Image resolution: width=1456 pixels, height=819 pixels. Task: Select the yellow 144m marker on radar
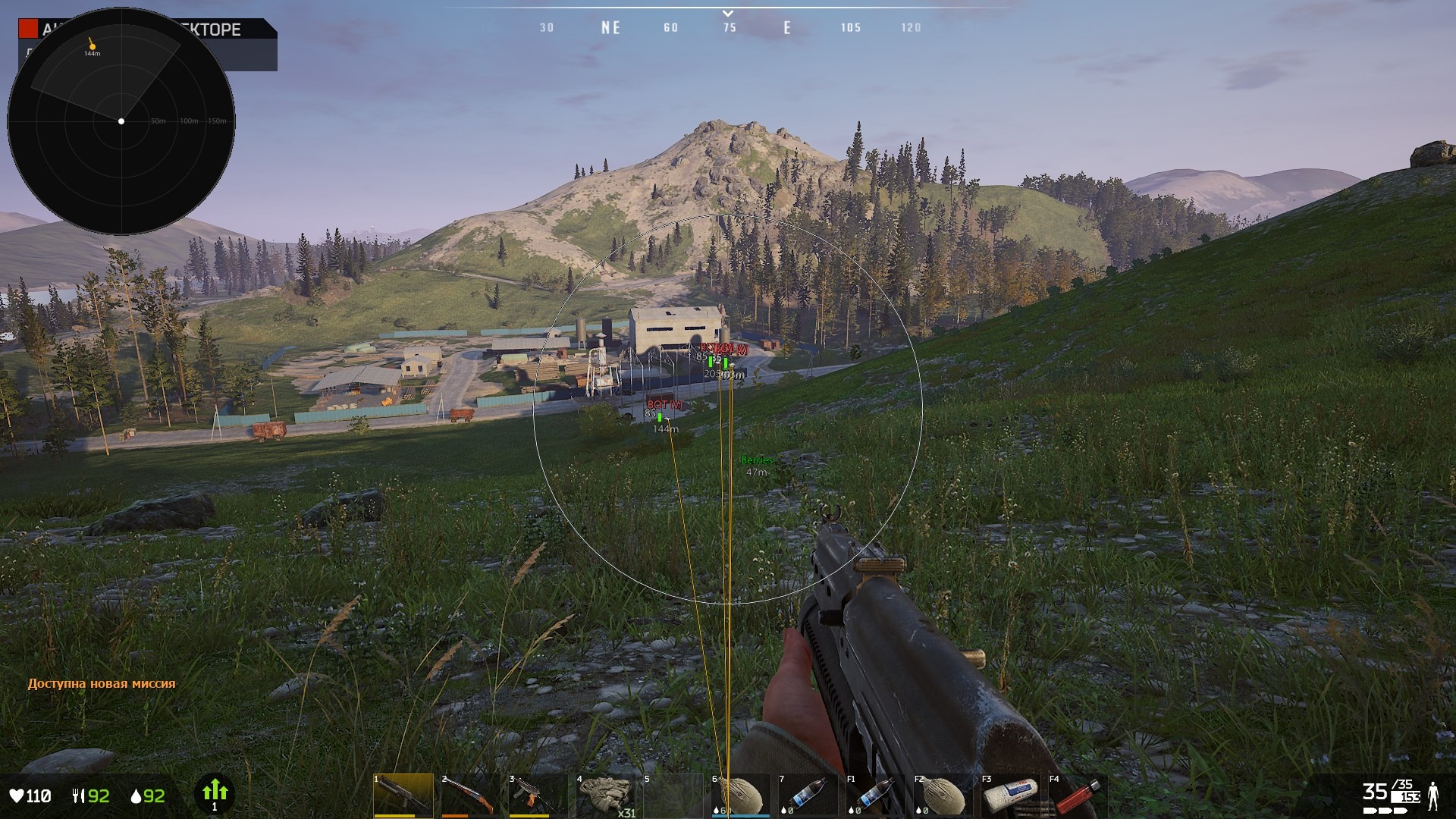(92, 46)
